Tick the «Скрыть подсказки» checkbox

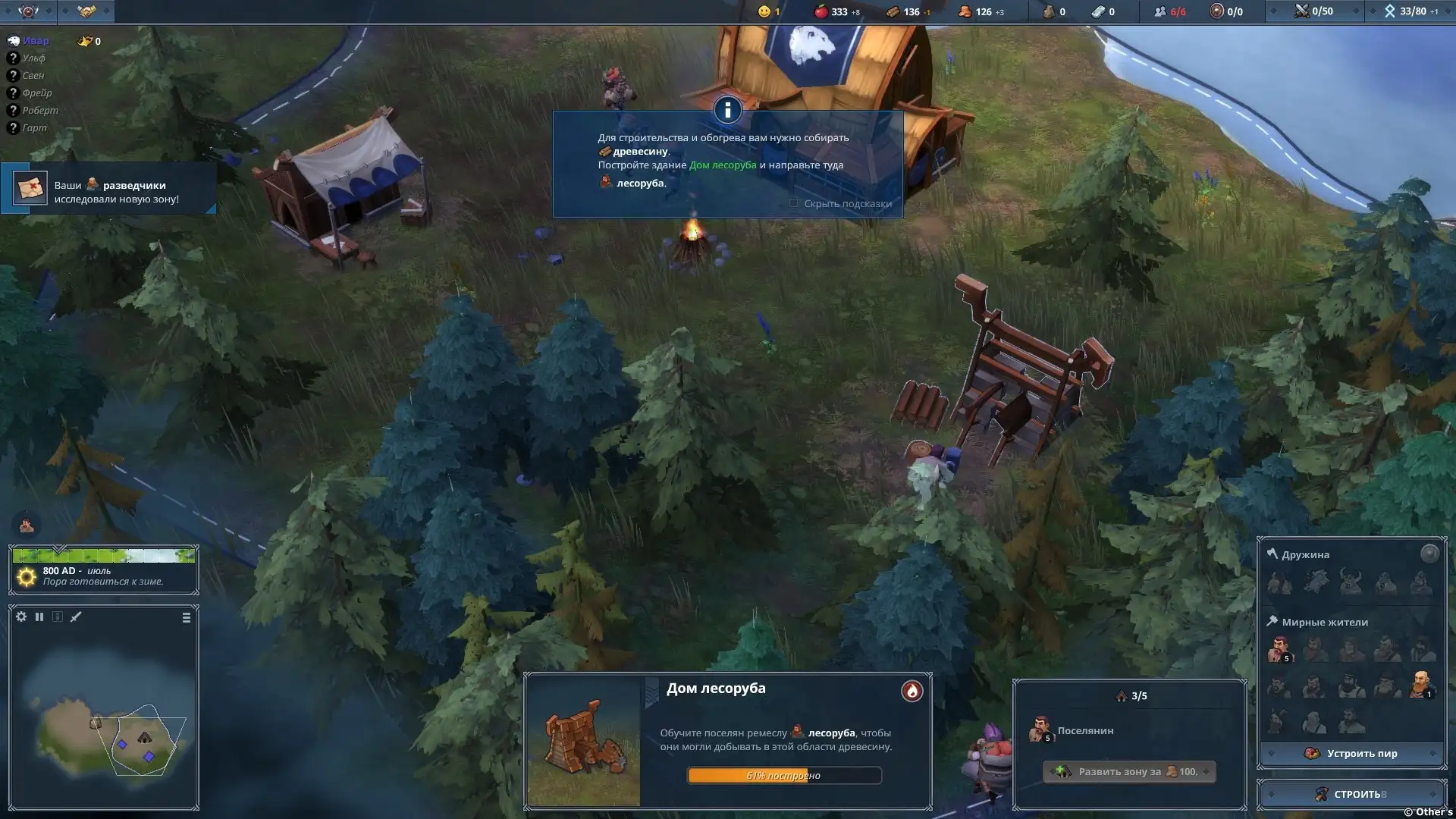coord(794,203)
